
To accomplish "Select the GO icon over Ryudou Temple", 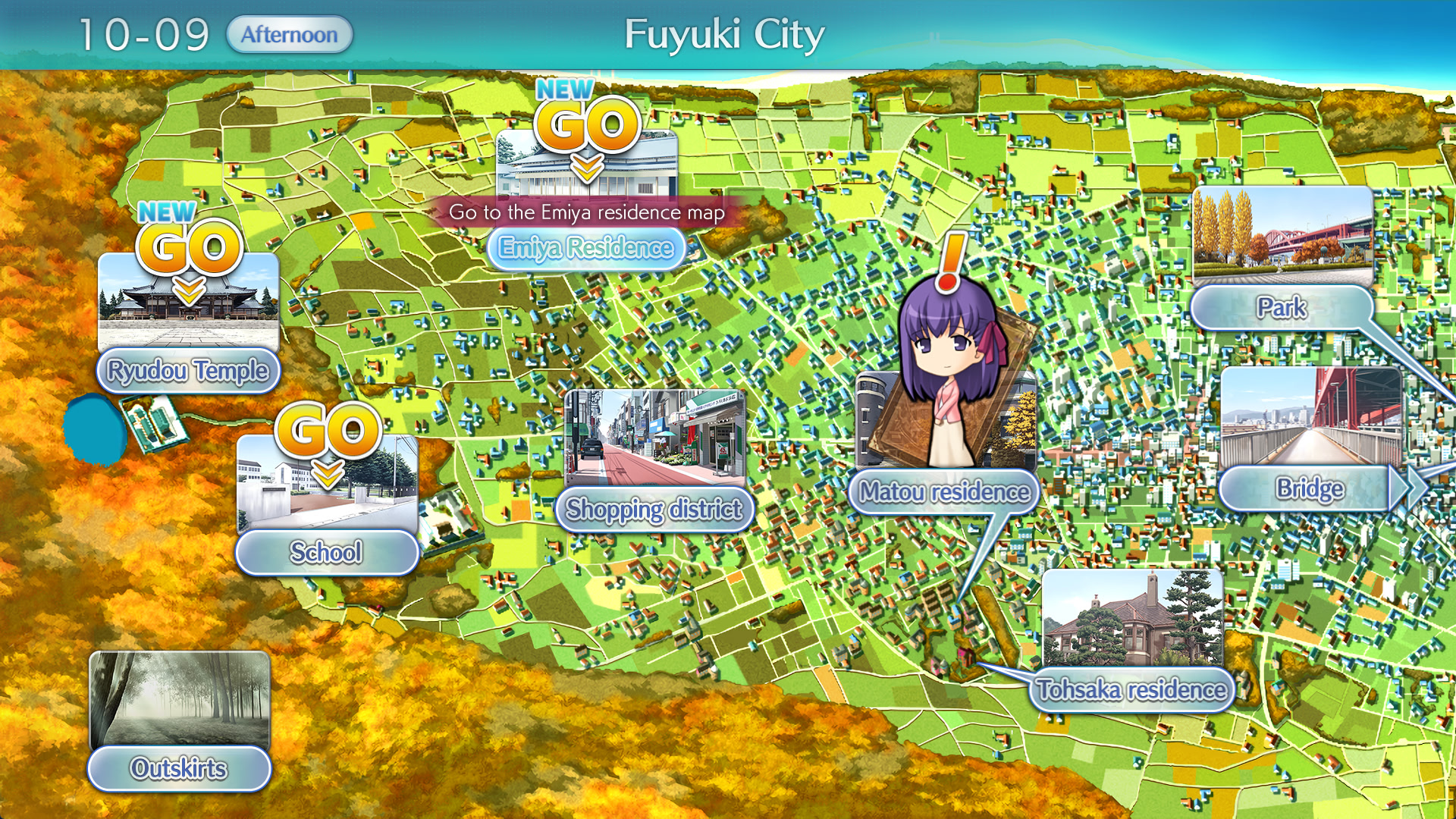I will click(187, 244).
